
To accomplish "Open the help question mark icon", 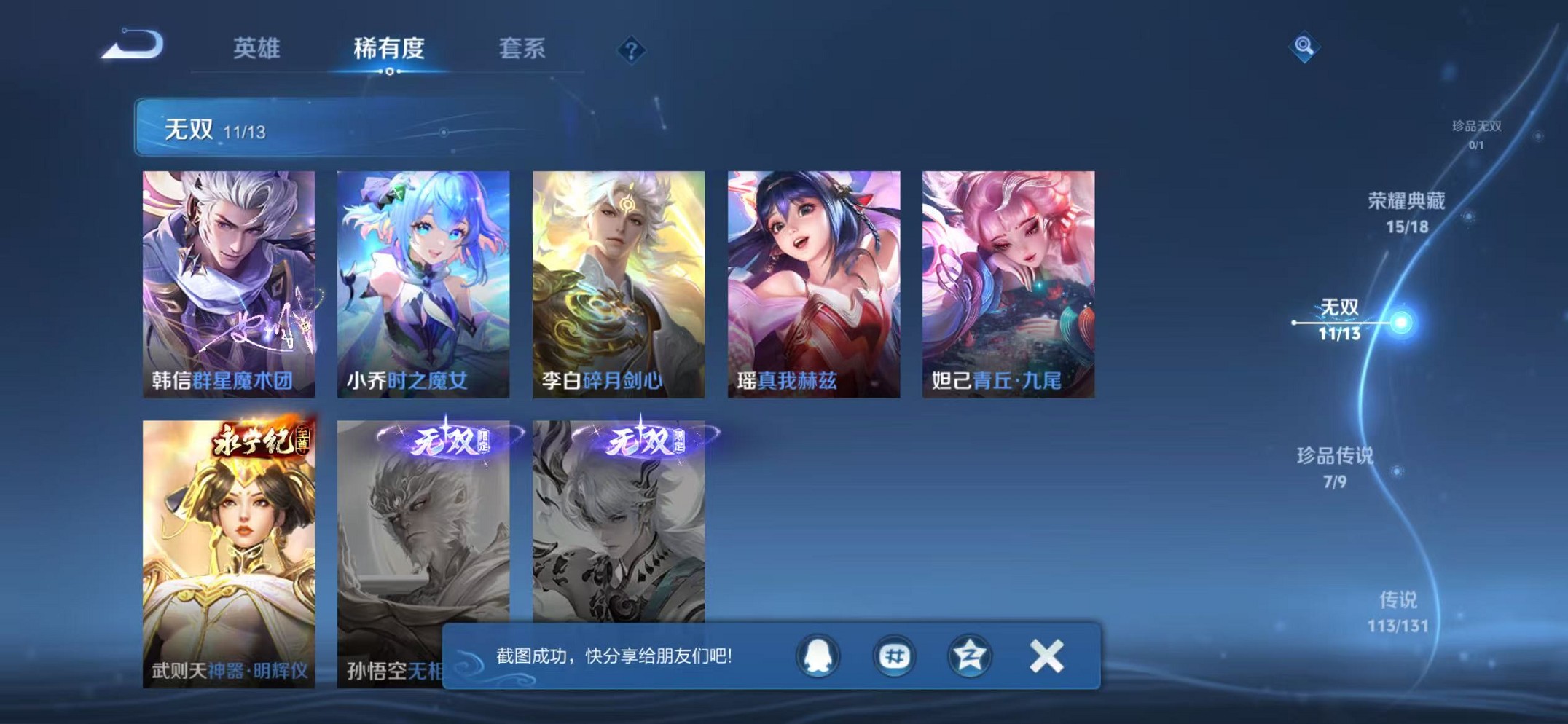I will pyautogui.click(x=631, y=51).
